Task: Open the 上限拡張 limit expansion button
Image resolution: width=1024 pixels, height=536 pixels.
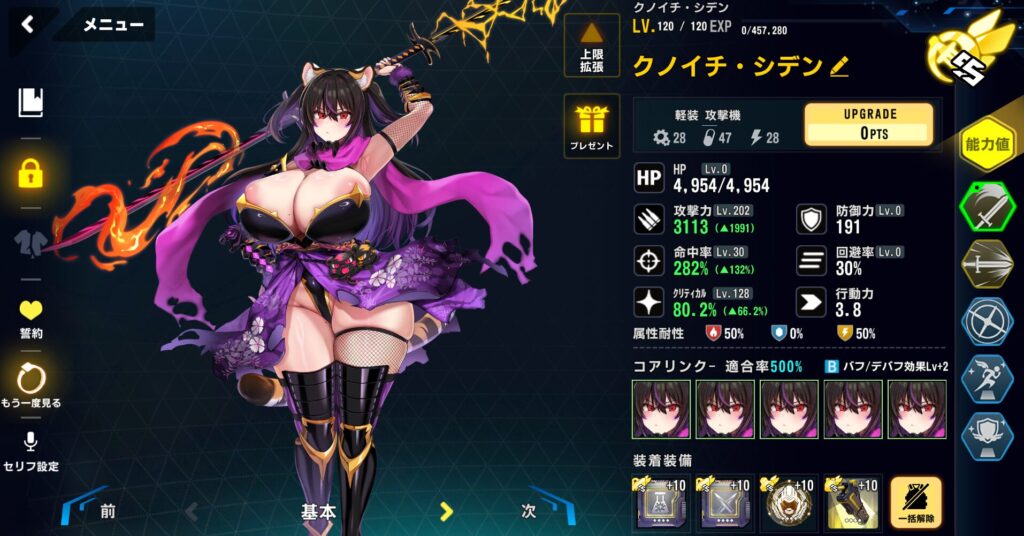Action: tap(592, 46)
